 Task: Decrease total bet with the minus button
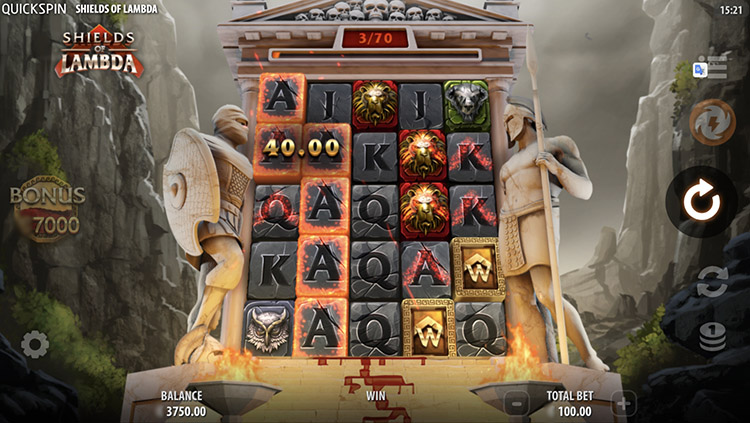(x=516, y=404)
